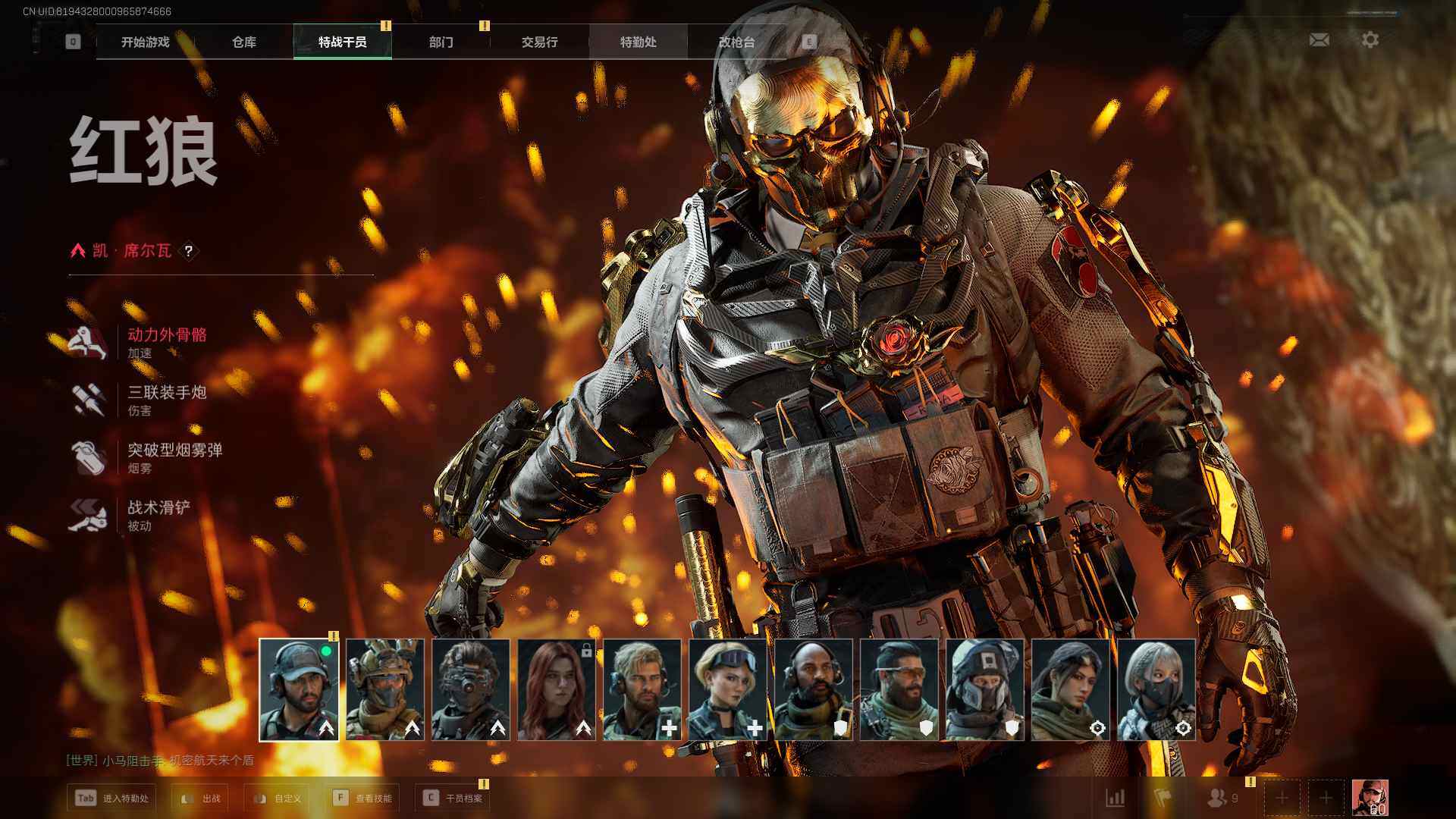Choose the 突破型烟雾弹 skill

[174, 450]
